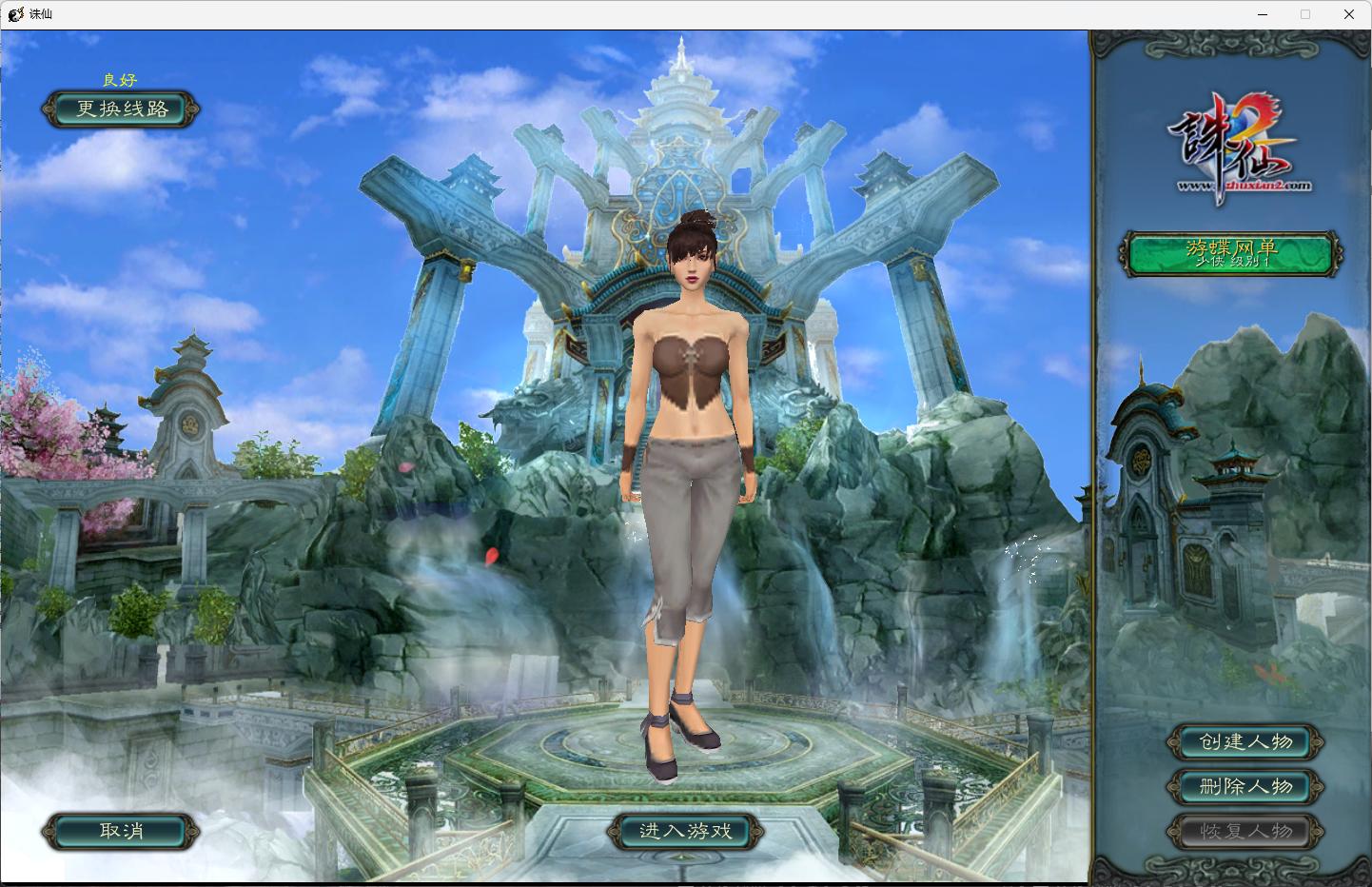The width and height of the screenshot is (1372, 887).
Task: Close the game window
Action: 1348,14
